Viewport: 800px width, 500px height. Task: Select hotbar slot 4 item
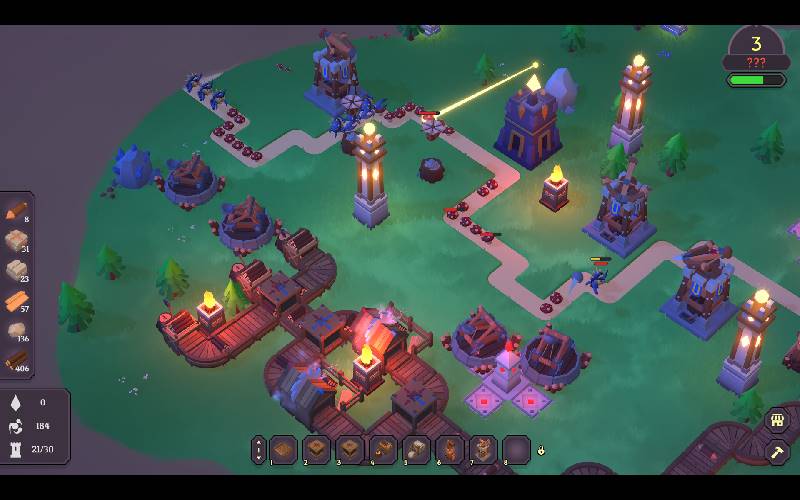[x=383, y=450]
